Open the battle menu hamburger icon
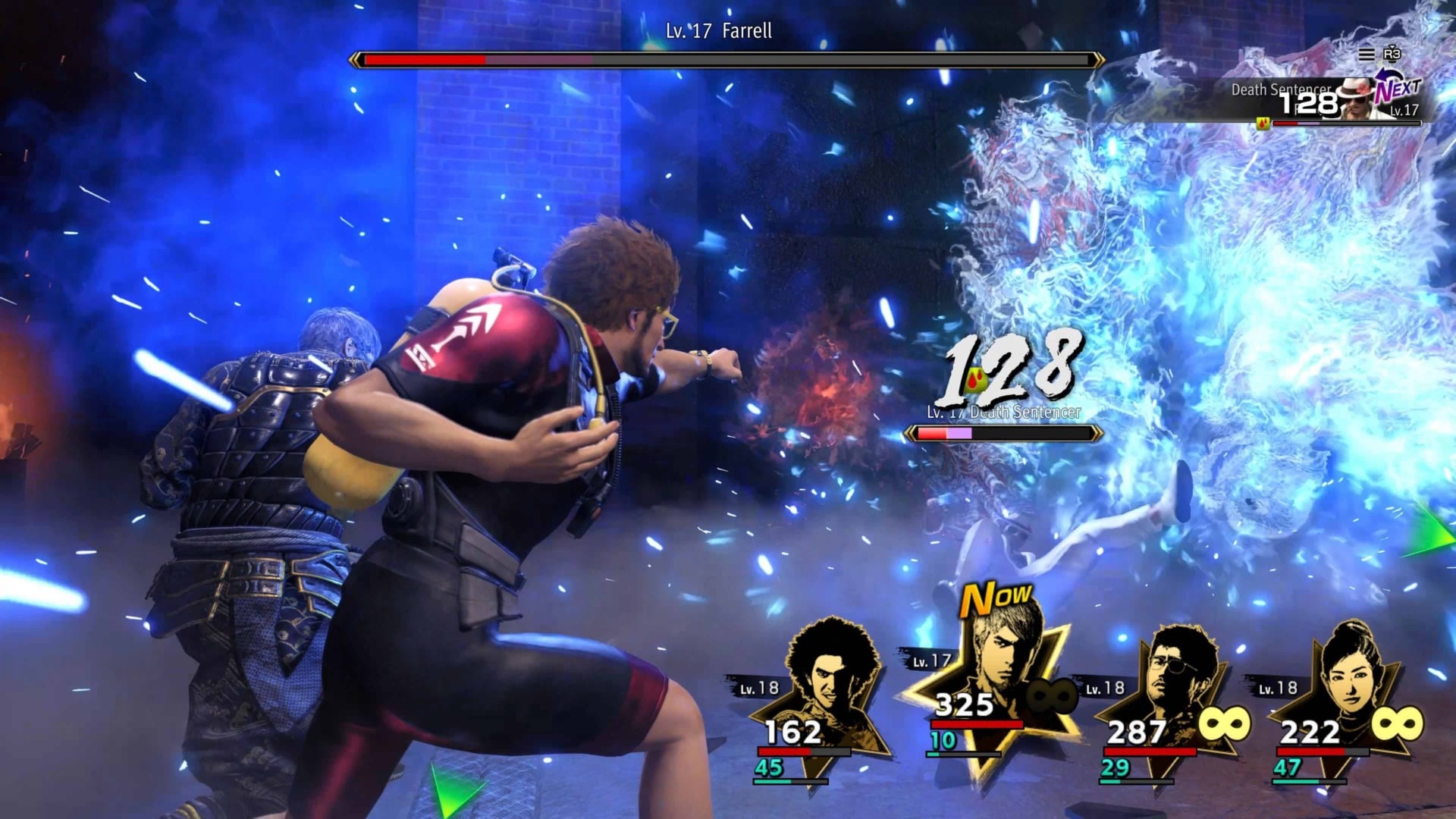Image resolution: width=1456 pixels, height=819 pixels. [1367, 55]
